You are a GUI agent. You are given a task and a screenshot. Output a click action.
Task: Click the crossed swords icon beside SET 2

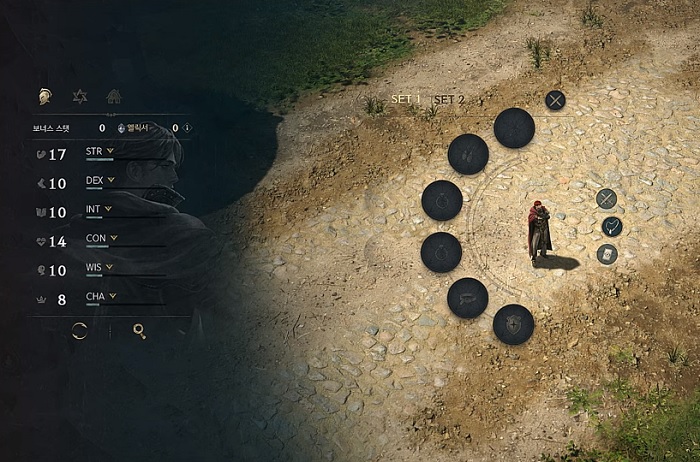555,99
